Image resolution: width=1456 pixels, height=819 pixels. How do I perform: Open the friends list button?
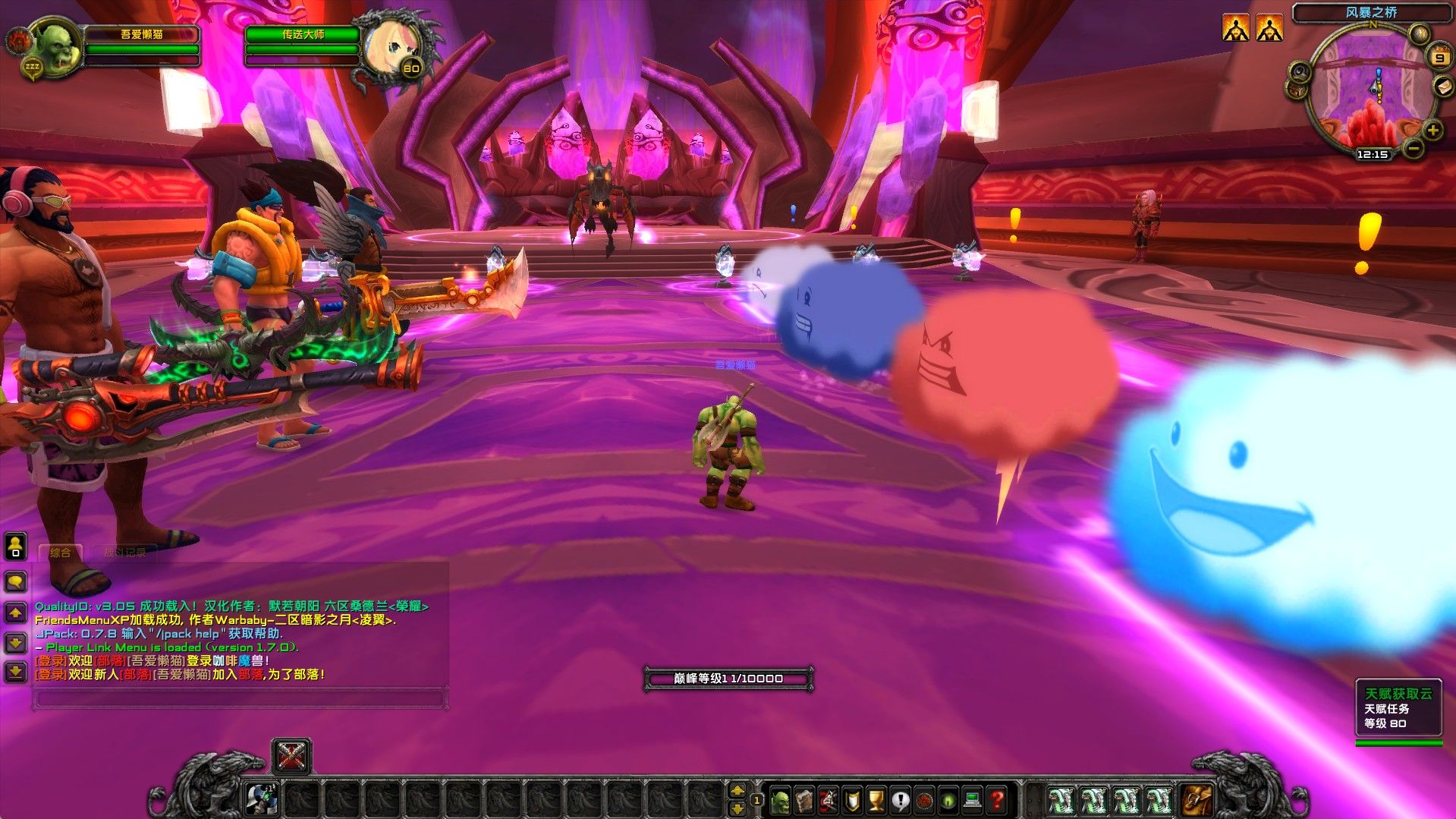[x=16, y=545]
